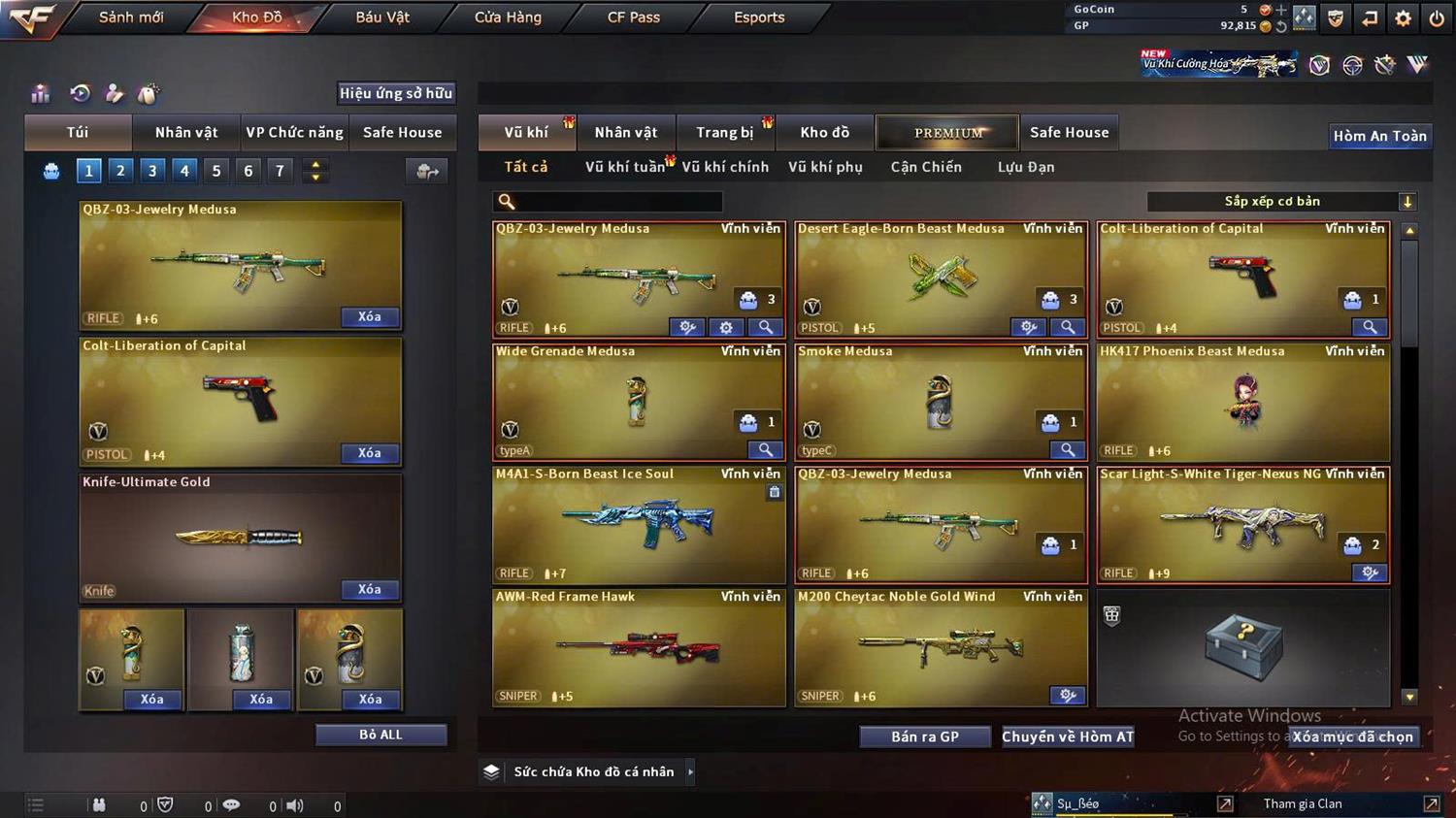Remove Knife-Ultimate Gold with its Xóa button
The image size is (1456, 818).
pos(369,589)
